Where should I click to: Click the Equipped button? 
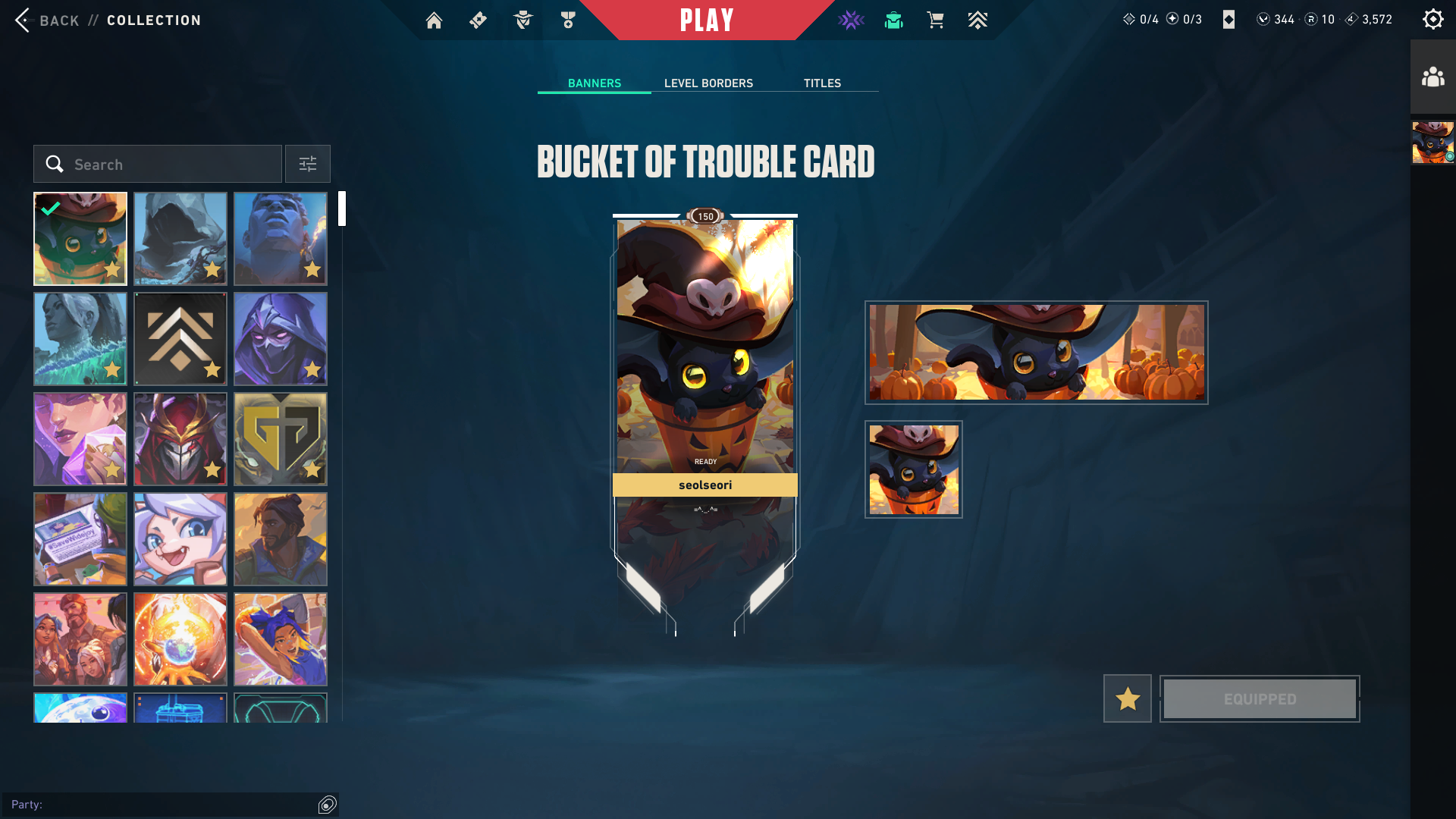click(1260, 698)
